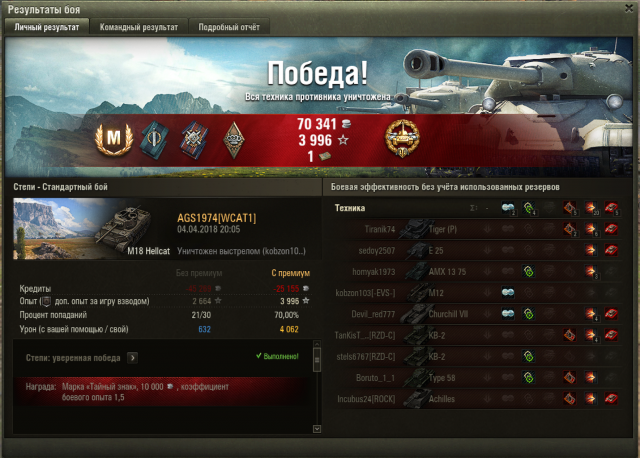This screenshot has width=640, height=458.
Task: Select the С премиум column header
Action: tap(290, 272)
